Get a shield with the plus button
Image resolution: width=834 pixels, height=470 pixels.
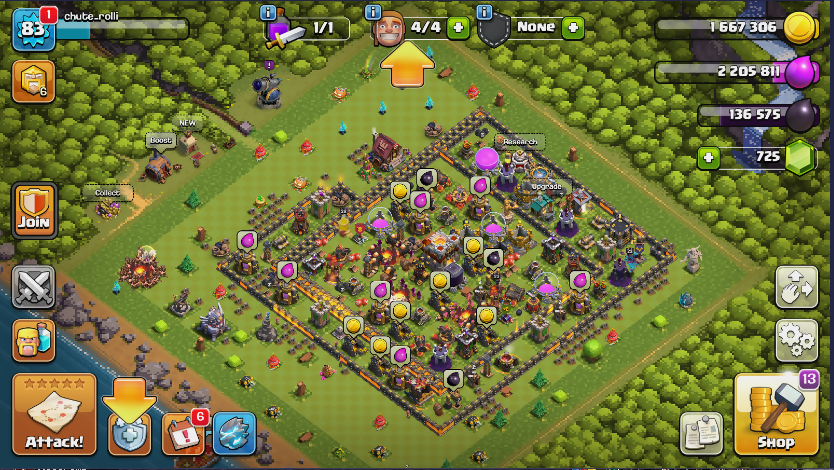point(572,27)
